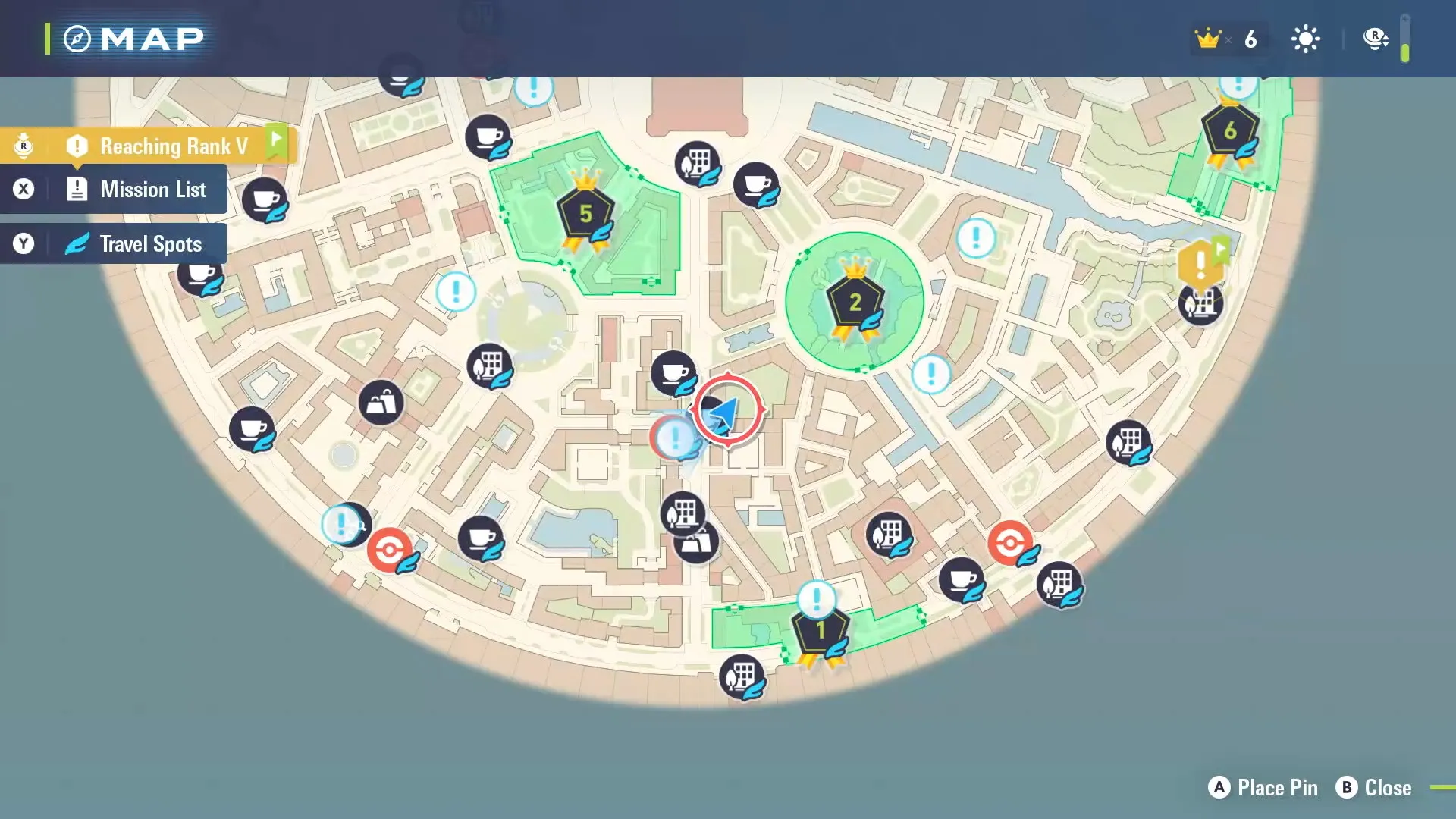
Task: Open the compass icon beside the MAP title
Action: 78,38
